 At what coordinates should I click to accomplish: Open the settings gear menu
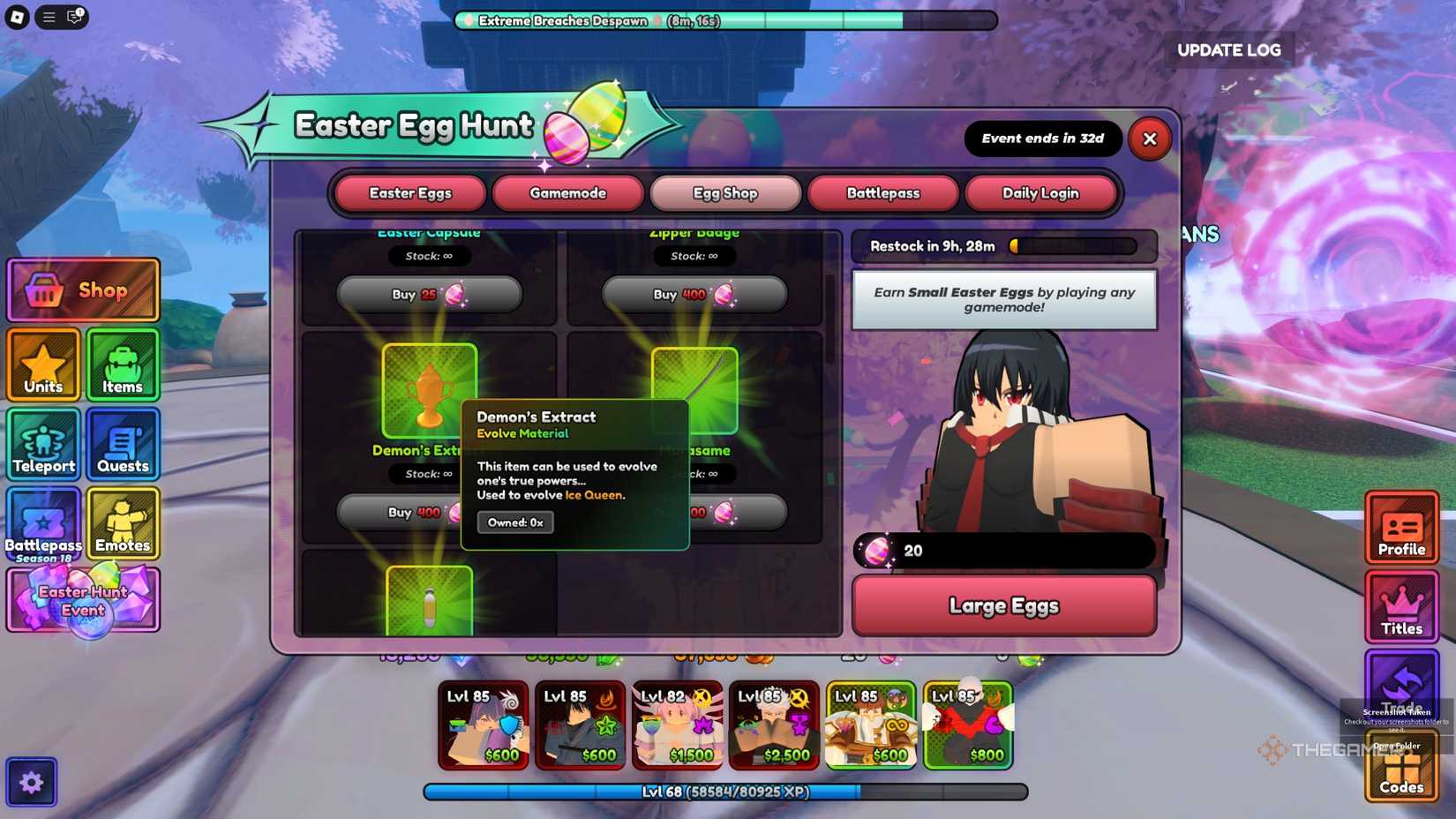click(32, 781)
